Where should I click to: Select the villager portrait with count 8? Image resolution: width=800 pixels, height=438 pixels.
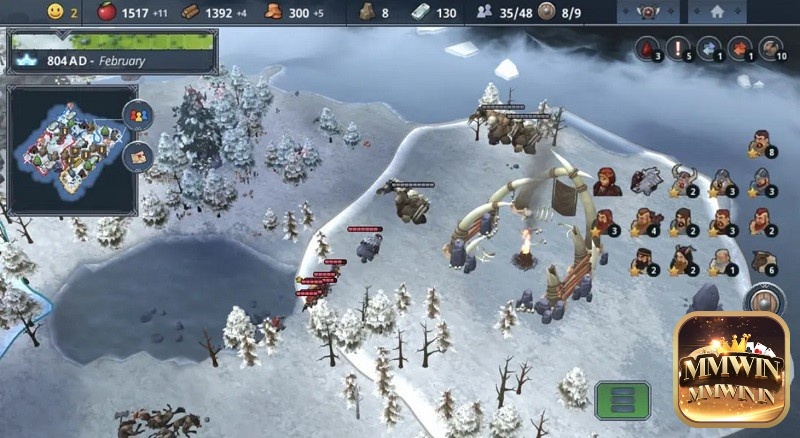tap(760, 142)
